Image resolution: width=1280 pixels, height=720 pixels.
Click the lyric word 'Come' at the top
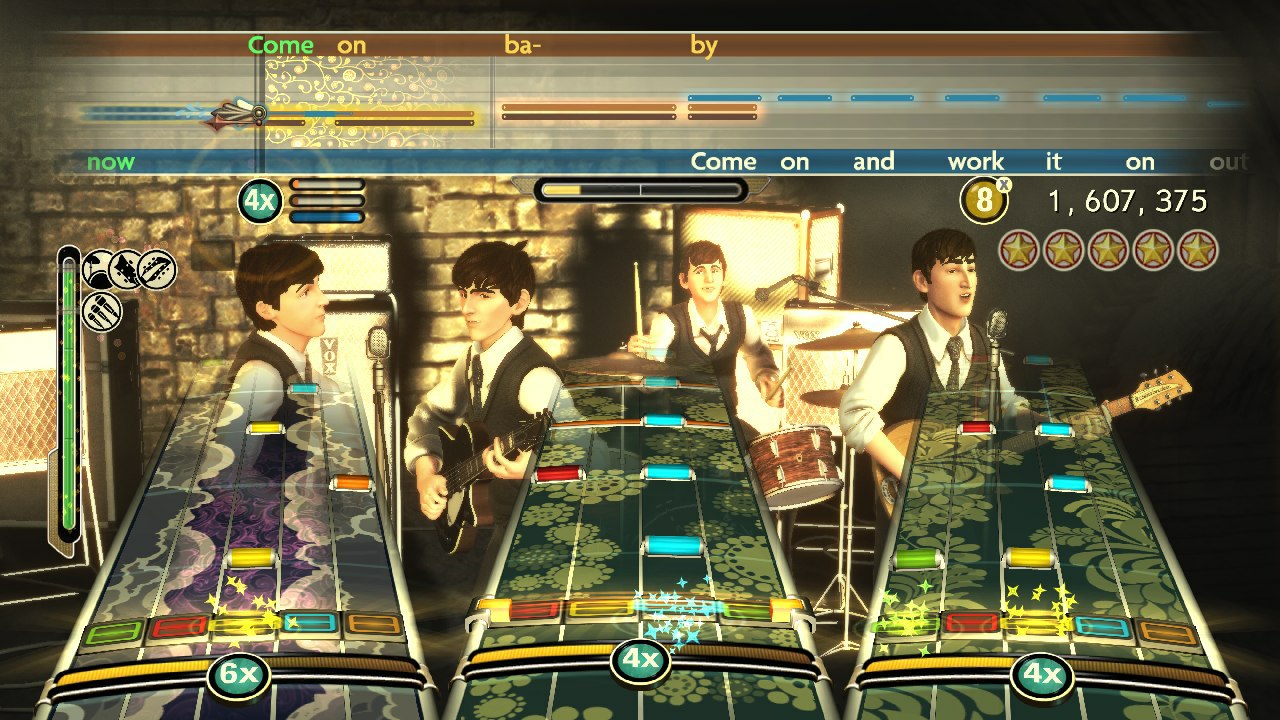[283, 45]
